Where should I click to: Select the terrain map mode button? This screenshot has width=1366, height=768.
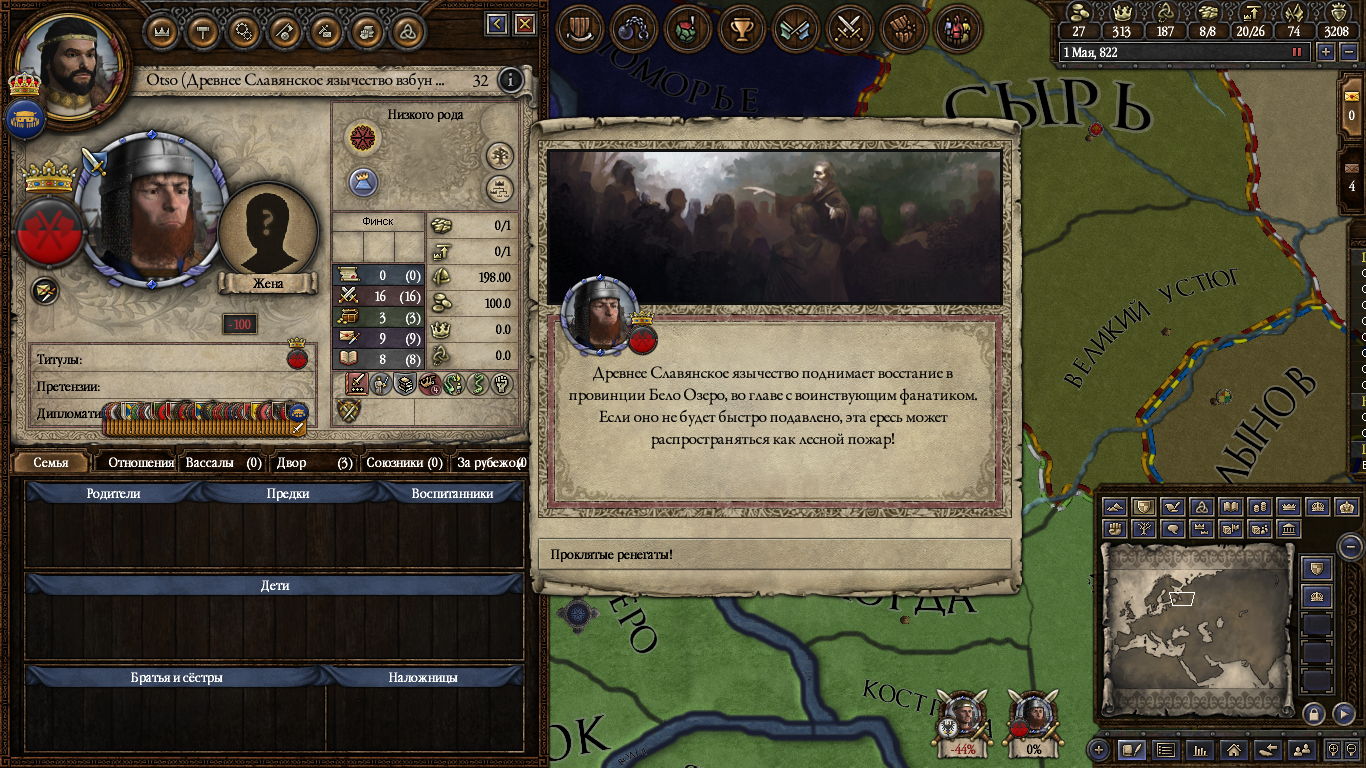(x=1114, y=507)
